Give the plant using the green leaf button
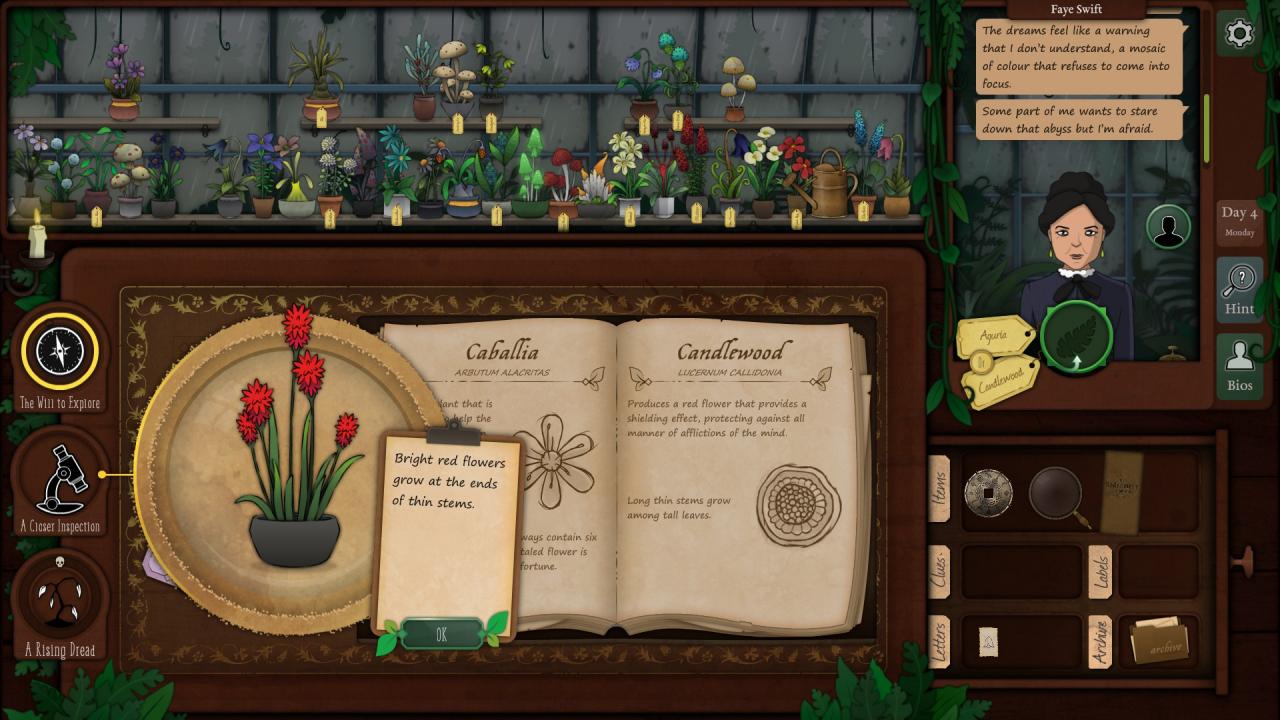 click(1076, 336)
